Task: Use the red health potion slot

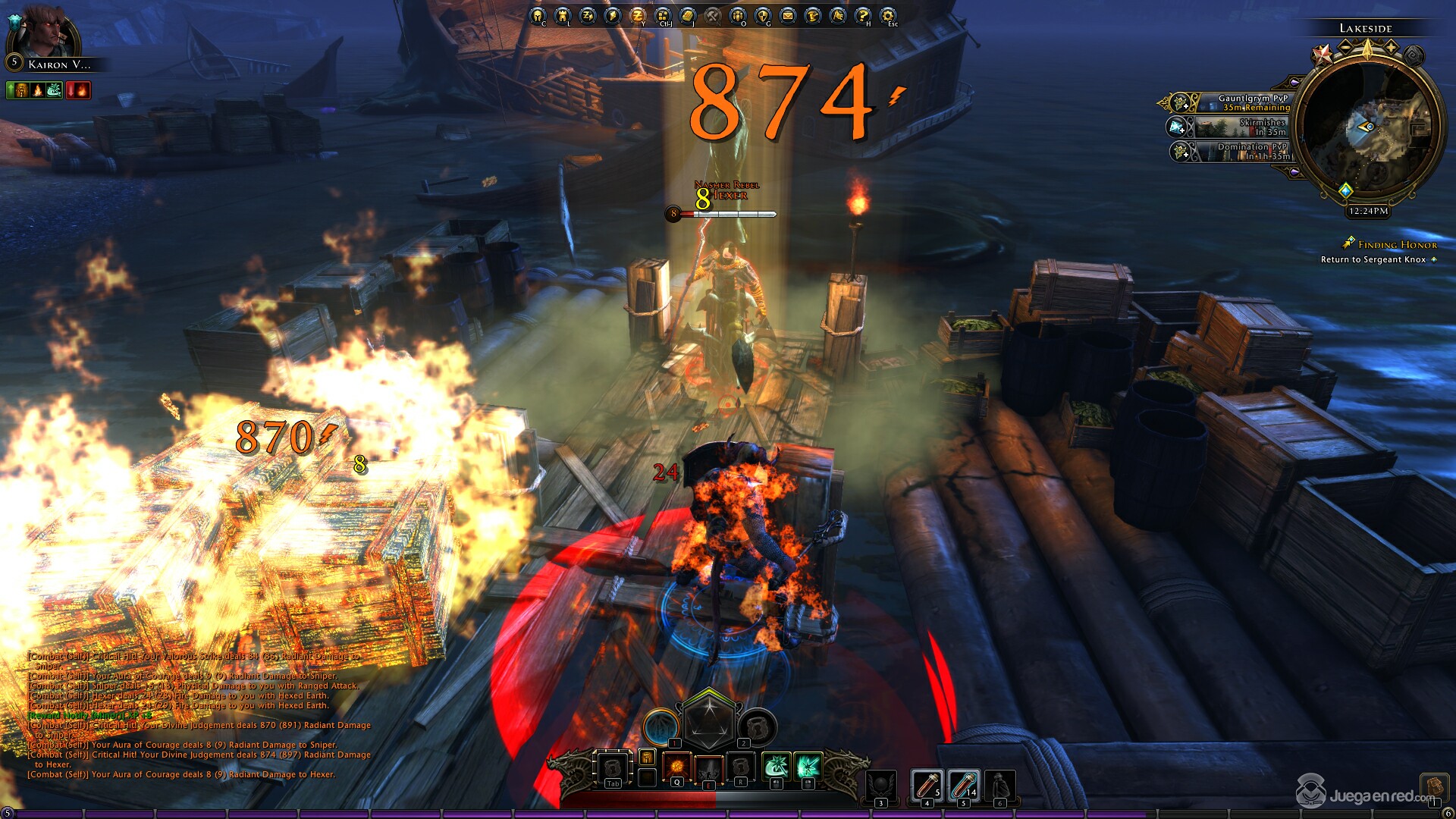Action: [927, 784]
